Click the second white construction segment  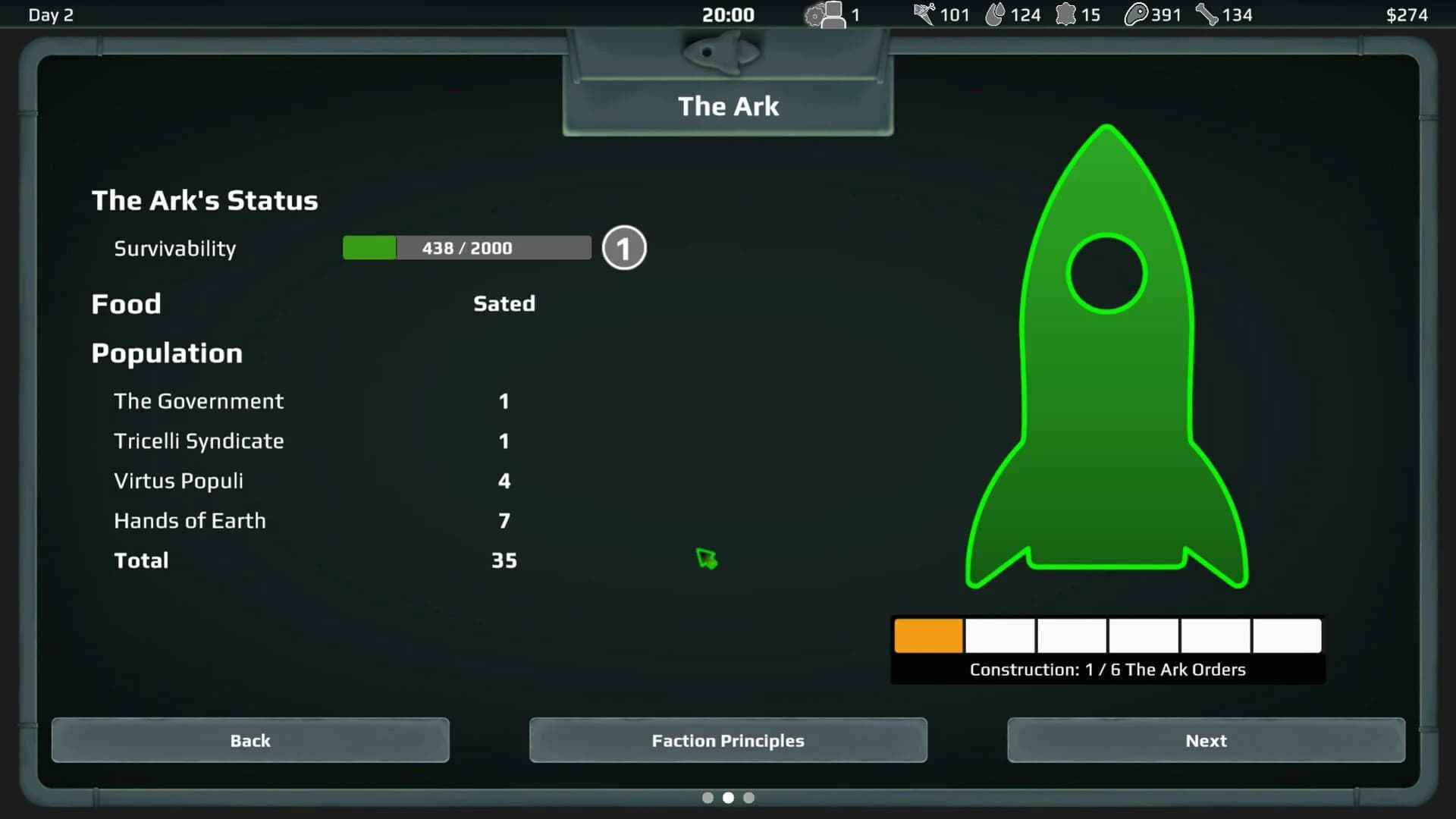click(x=999, y=635)
